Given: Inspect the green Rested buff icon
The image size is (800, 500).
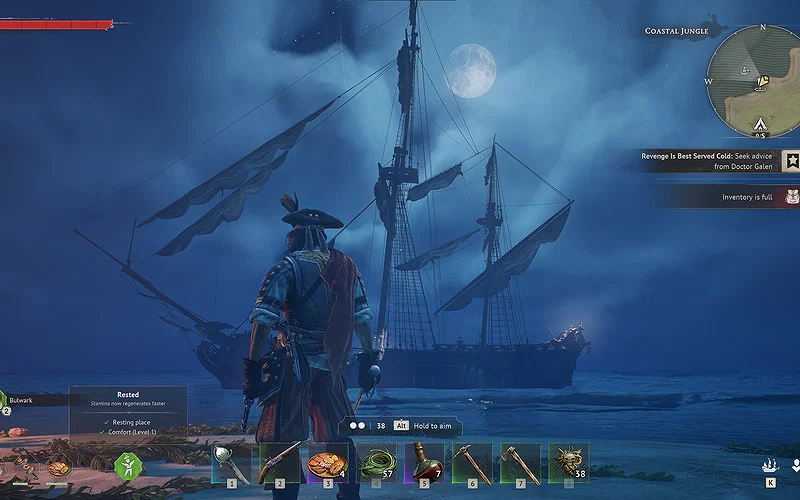Looking at the screenshot, I should (x=128, y=465).
